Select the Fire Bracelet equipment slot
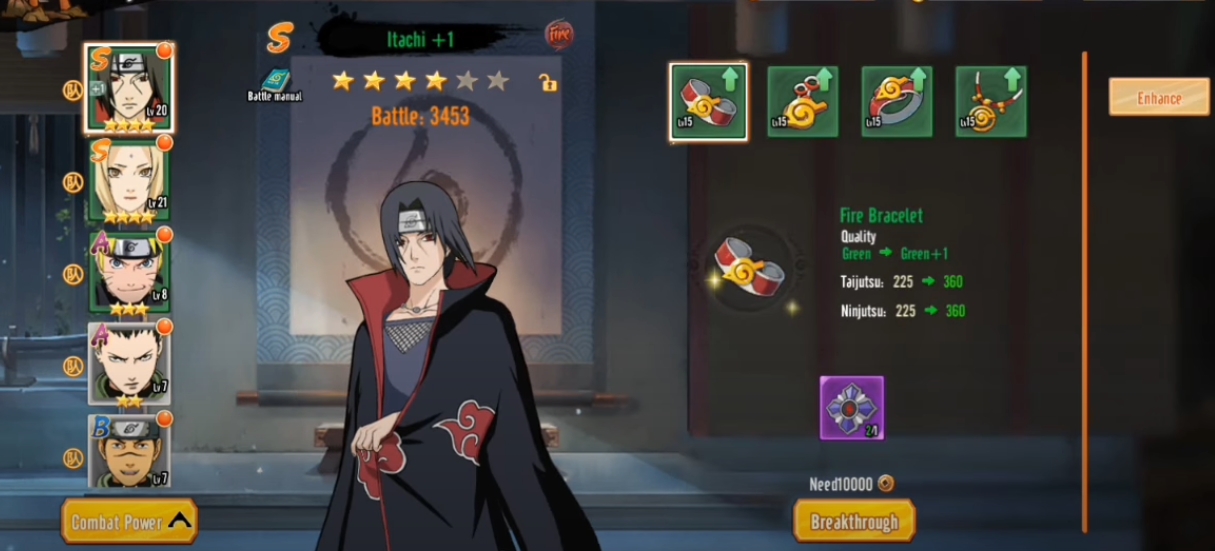 coord(708,101)
